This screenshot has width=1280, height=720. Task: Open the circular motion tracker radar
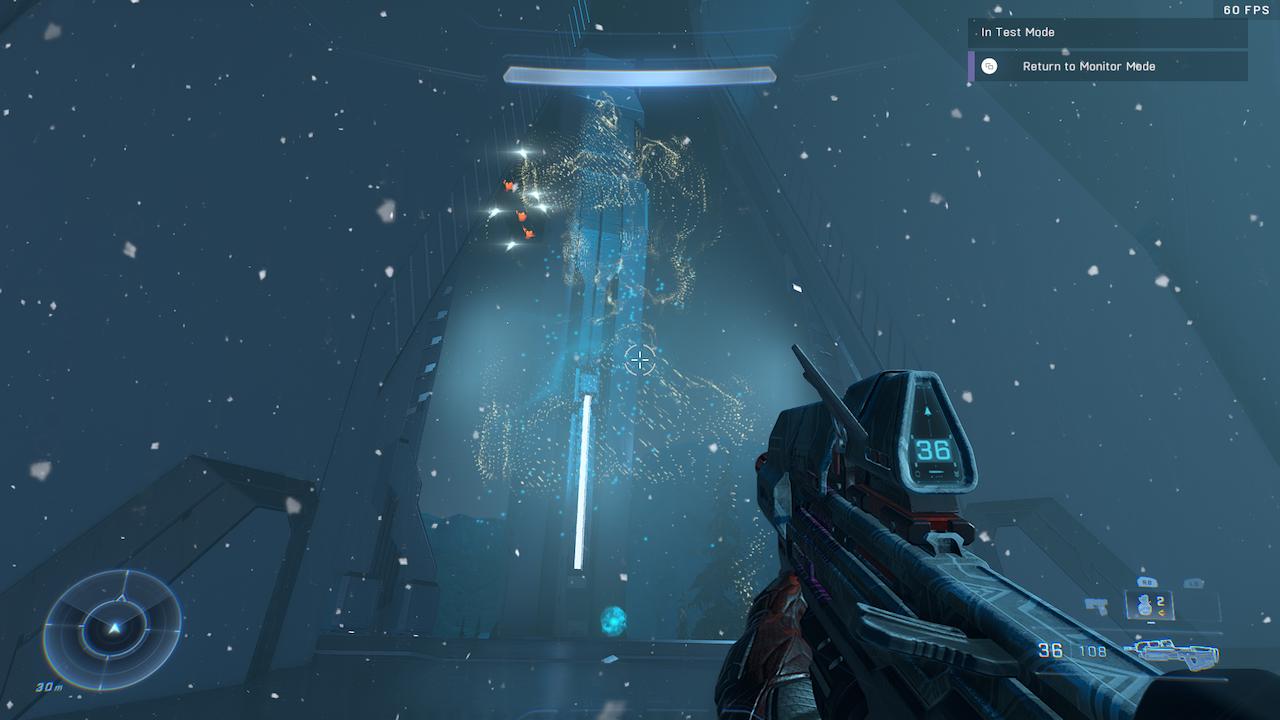(x=113, y=628)
